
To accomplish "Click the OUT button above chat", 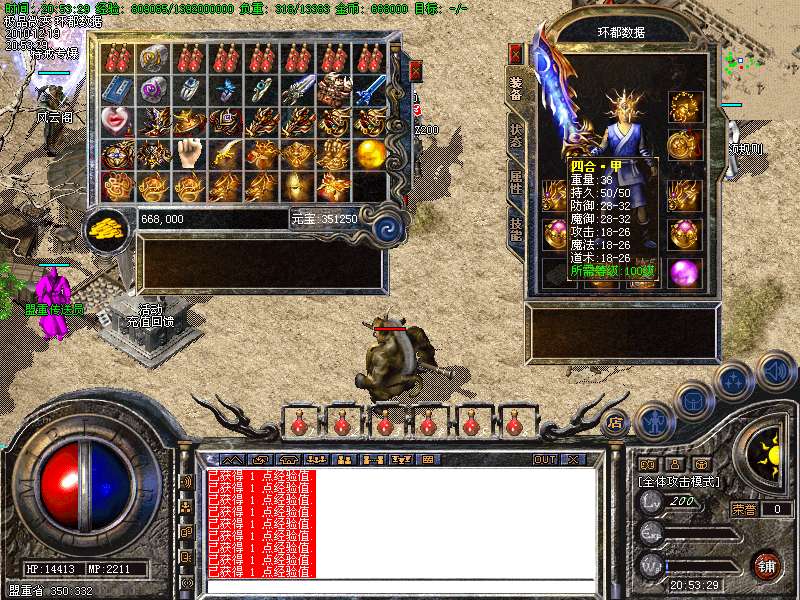I will point(545,460).
